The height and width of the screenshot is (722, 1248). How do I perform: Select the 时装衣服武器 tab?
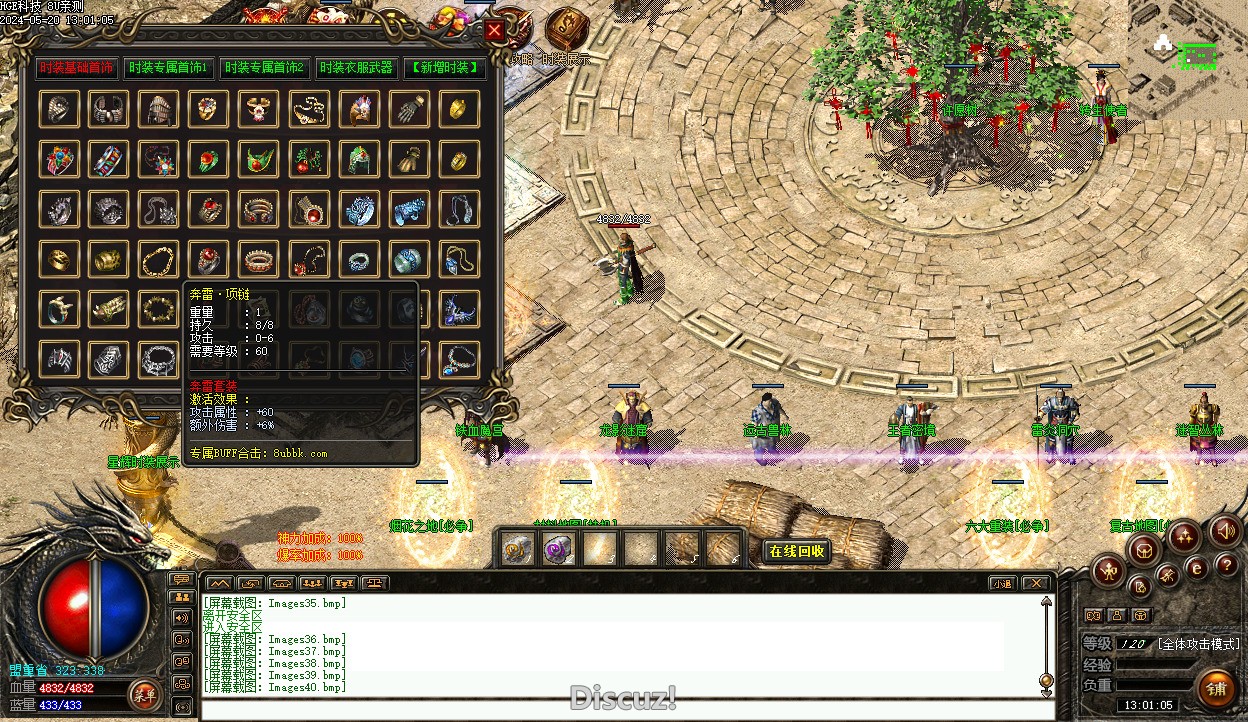[x=356, y=68]
